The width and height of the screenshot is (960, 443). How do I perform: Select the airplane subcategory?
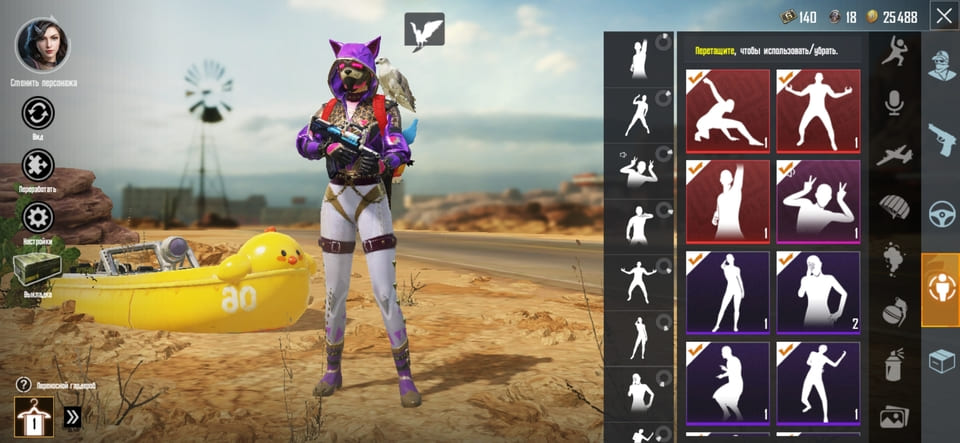click(893, 155)
